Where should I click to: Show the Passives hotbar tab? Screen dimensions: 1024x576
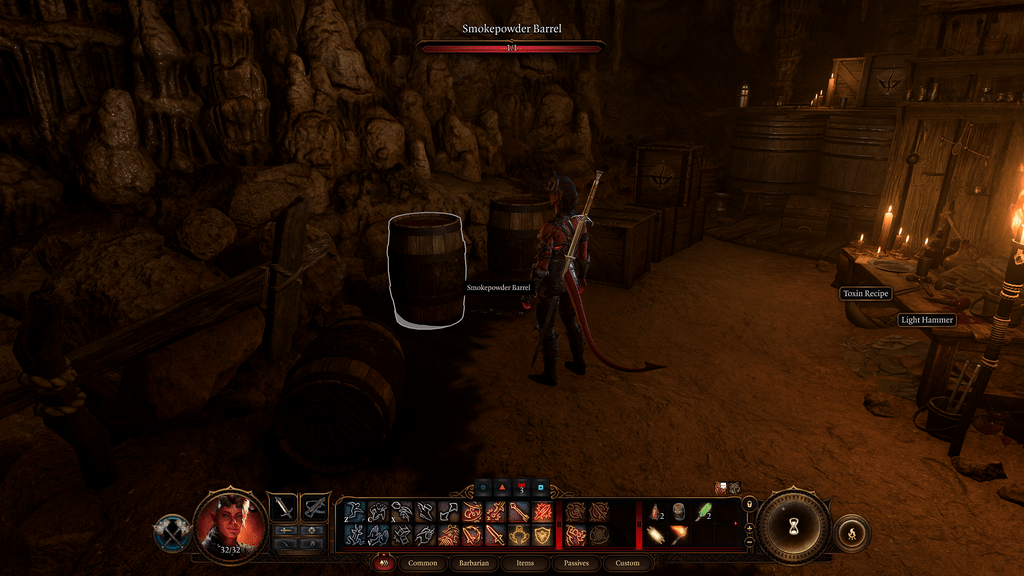tap(576, 563)
